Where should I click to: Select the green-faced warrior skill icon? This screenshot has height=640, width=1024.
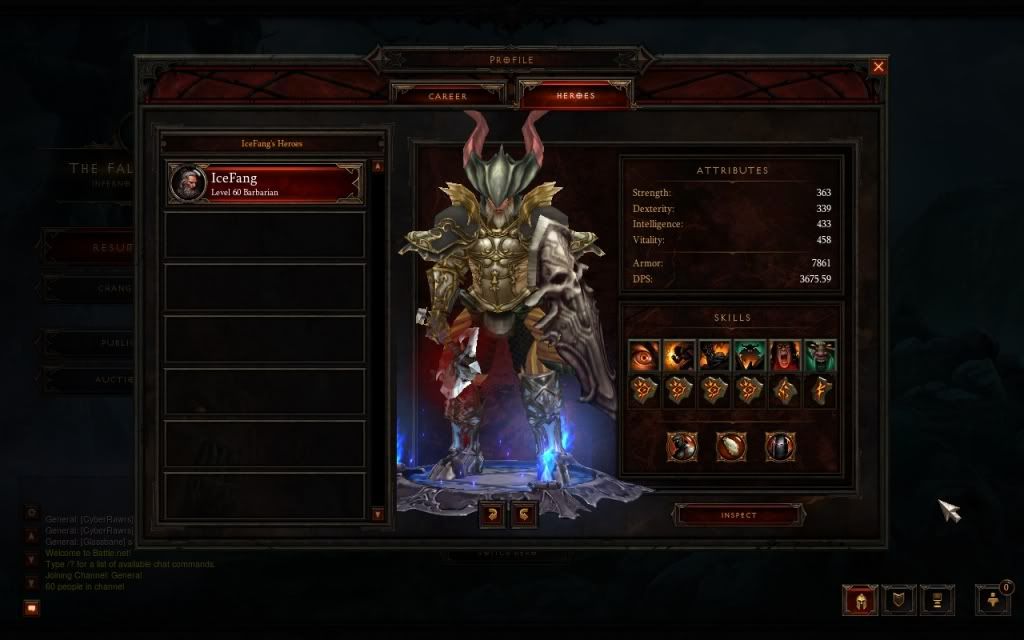820,355
